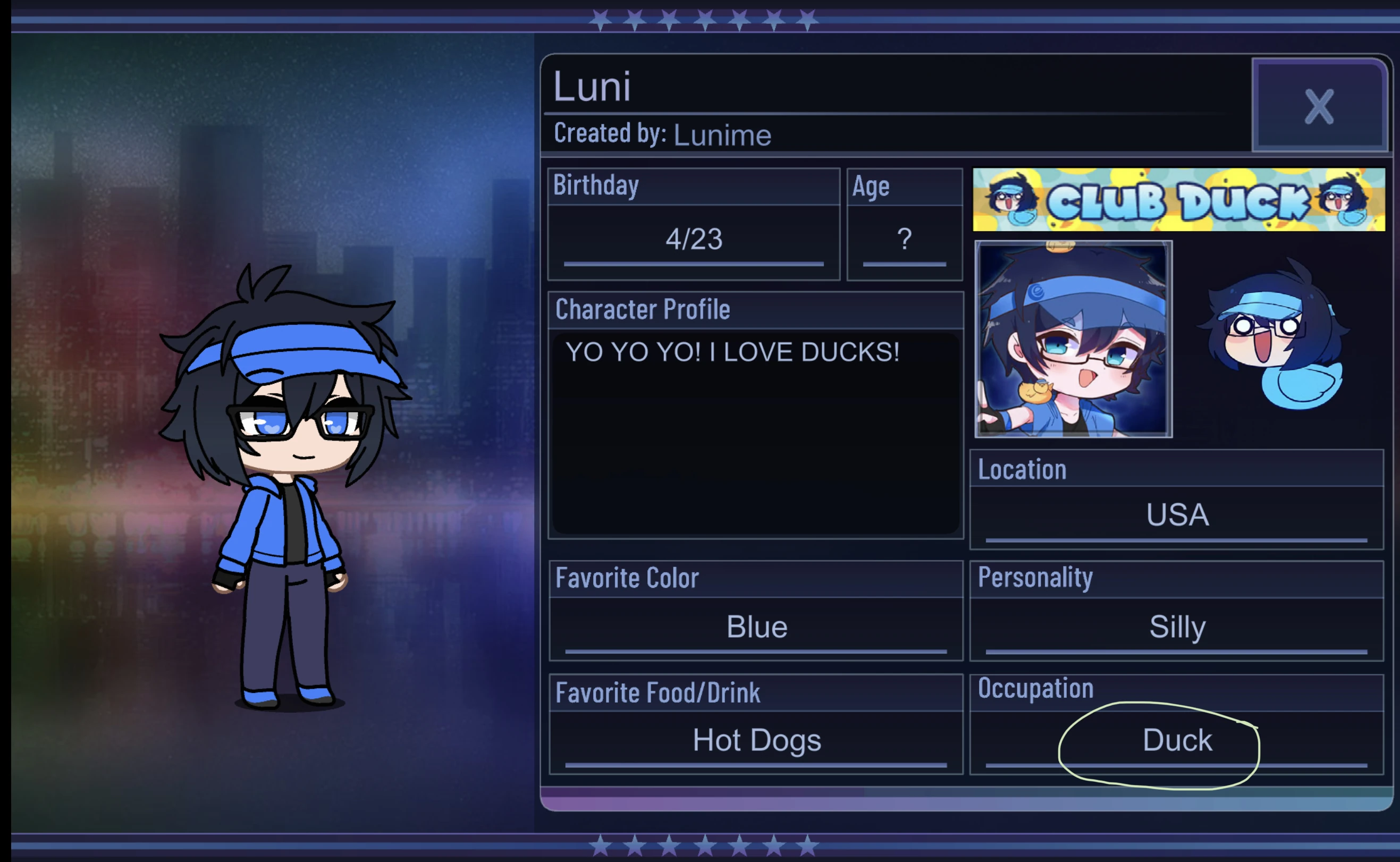Edit the Personality field showing Silly
Image resolution: width=1400 pixels, height=862 pixels.
[x=1176, y=626]
